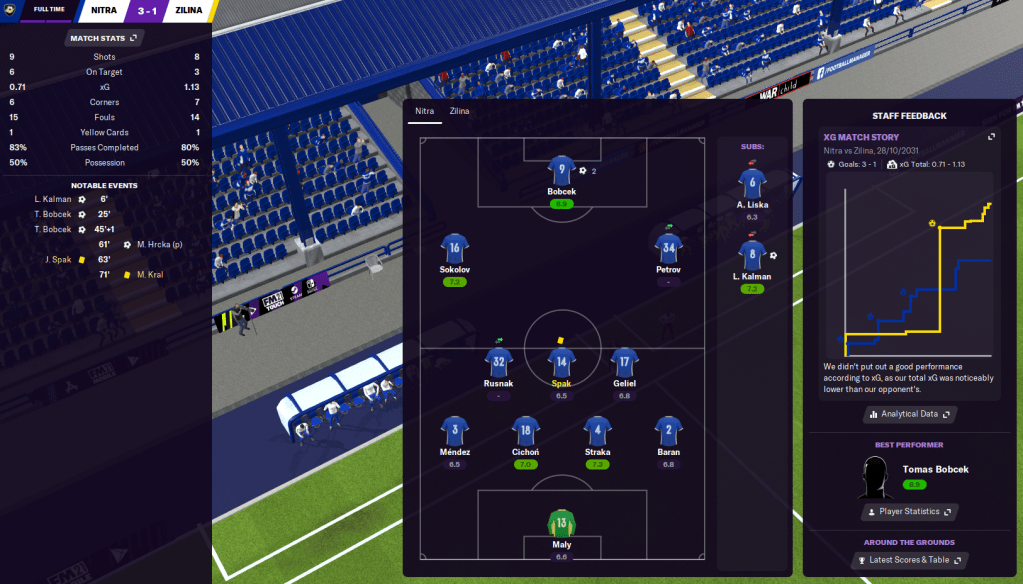Select the Nitra lineup tab
This screenshot has height=584, width=1023.
(425, 111)
